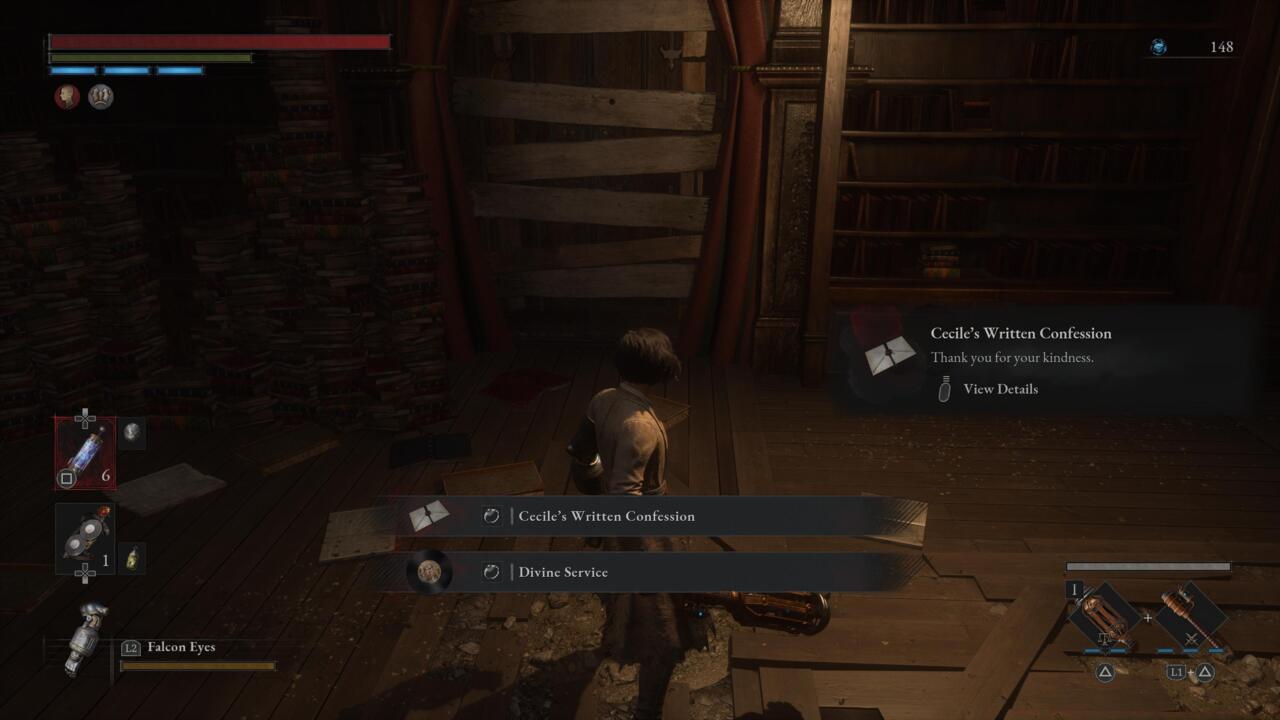Viewport: 1280px width, 720px height.
Task: Open the Cecile's Written Confession notification envelope icon
Action: pos(890,356)
